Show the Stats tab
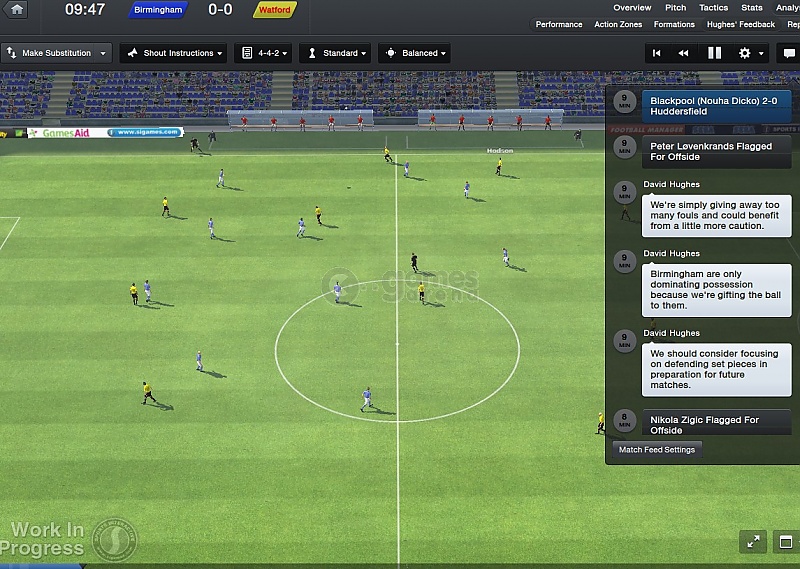This screenshot has width=800, height=569. 752,8
